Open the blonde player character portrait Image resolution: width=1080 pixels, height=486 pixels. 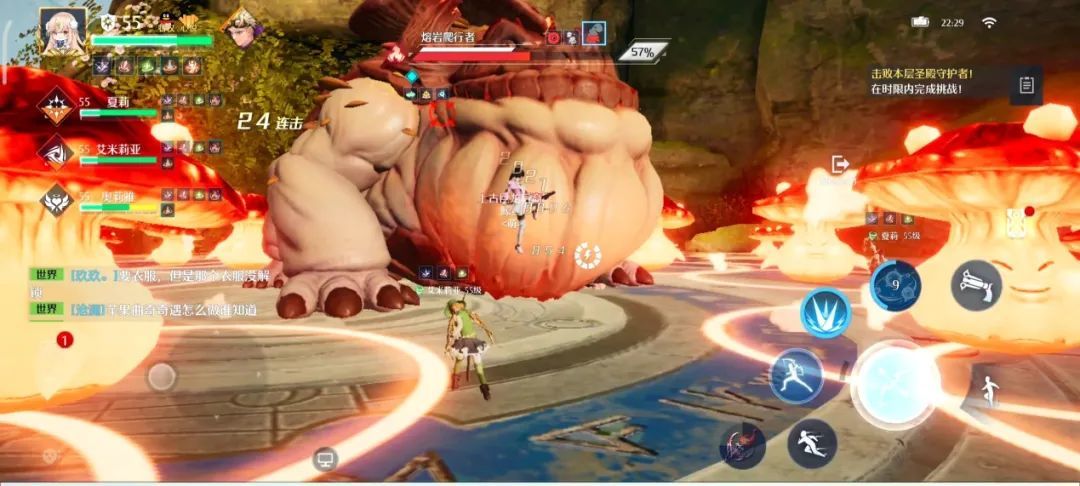pyautogui.click(x=62, y=30)
